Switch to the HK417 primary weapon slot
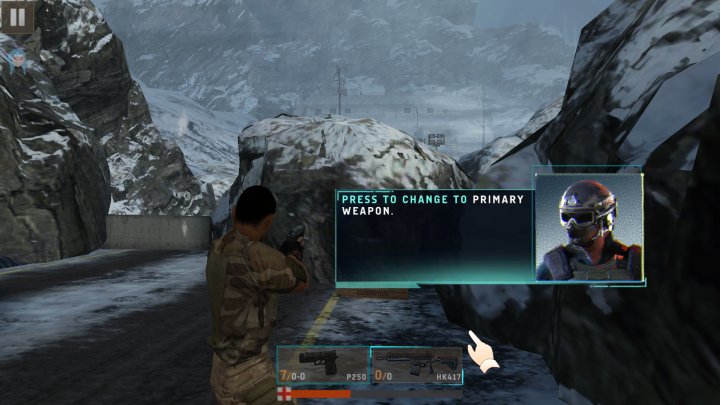This screenshot has width=720, height=405. (x=416, y=365)
